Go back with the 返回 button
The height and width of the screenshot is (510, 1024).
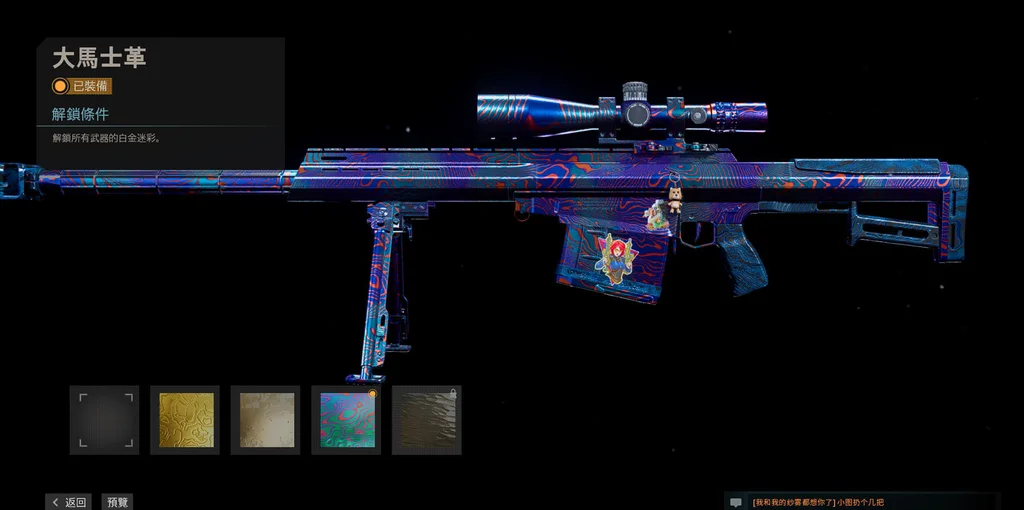tap(68, 502)
